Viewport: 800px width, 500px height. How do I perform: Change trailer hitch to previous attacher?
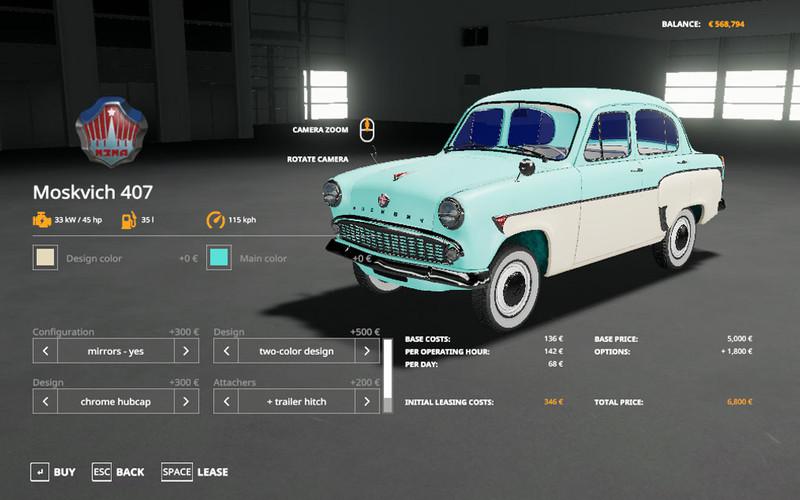(226, 401)
